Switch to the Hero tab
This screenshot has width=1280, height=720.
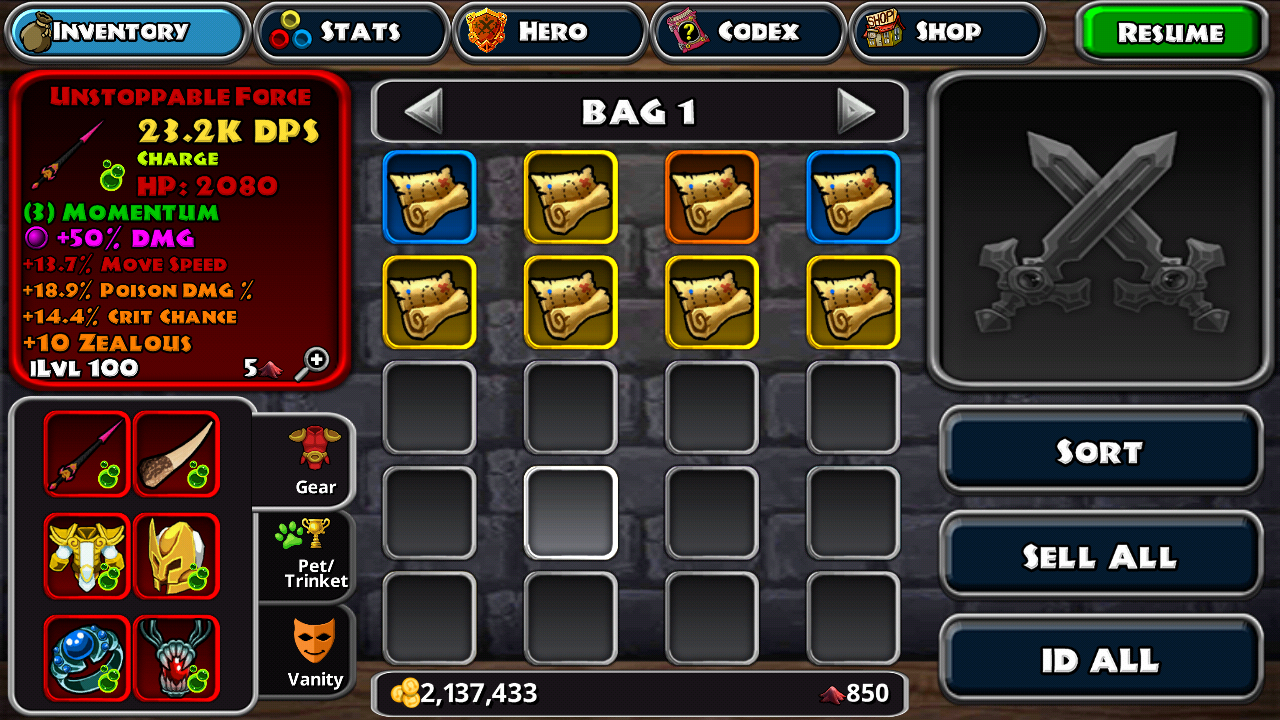point(550,32)
